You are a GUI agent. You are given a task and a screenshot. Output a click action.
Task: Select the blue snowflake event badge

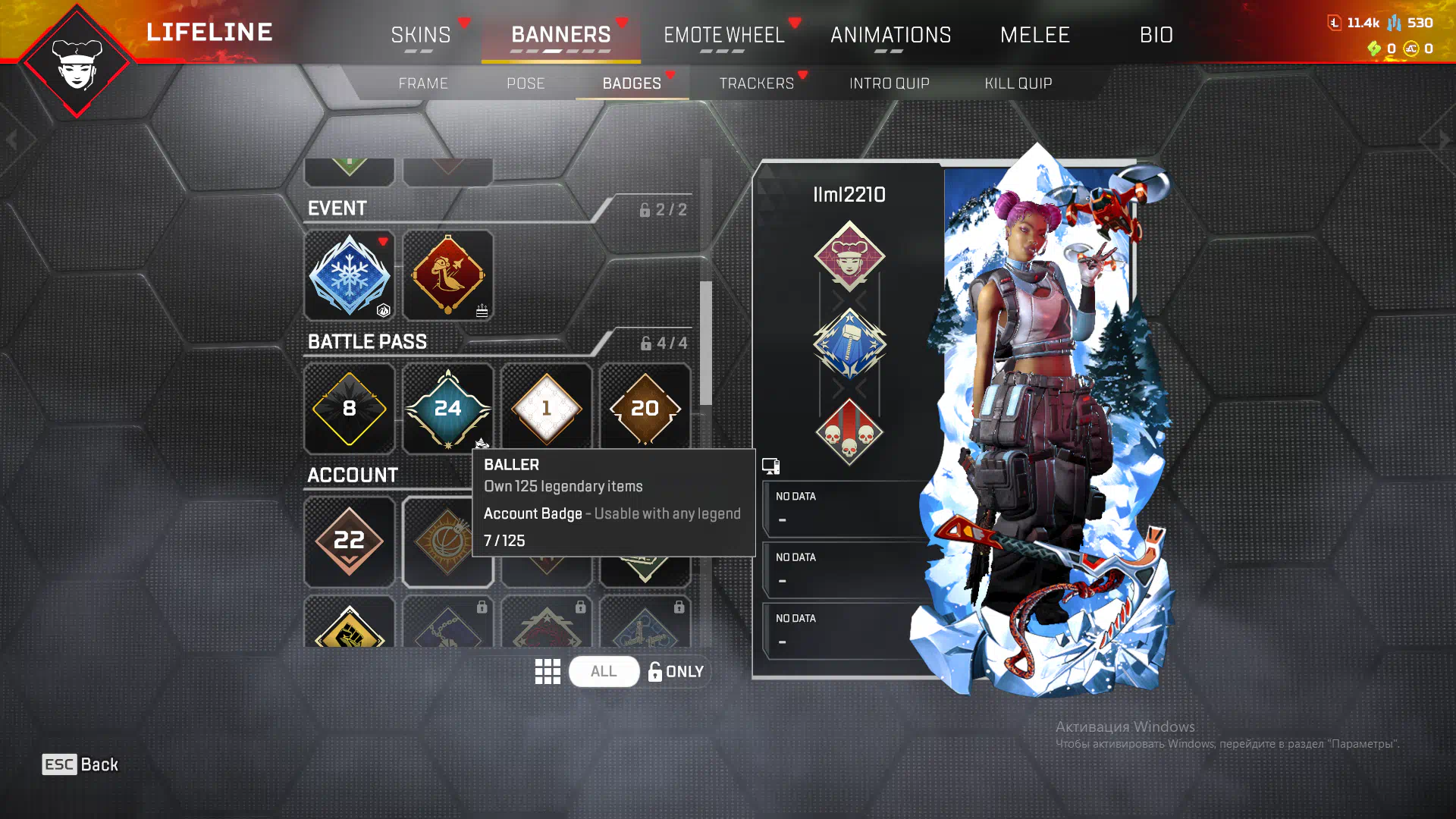pyautogui.click(x=350, y=275)
